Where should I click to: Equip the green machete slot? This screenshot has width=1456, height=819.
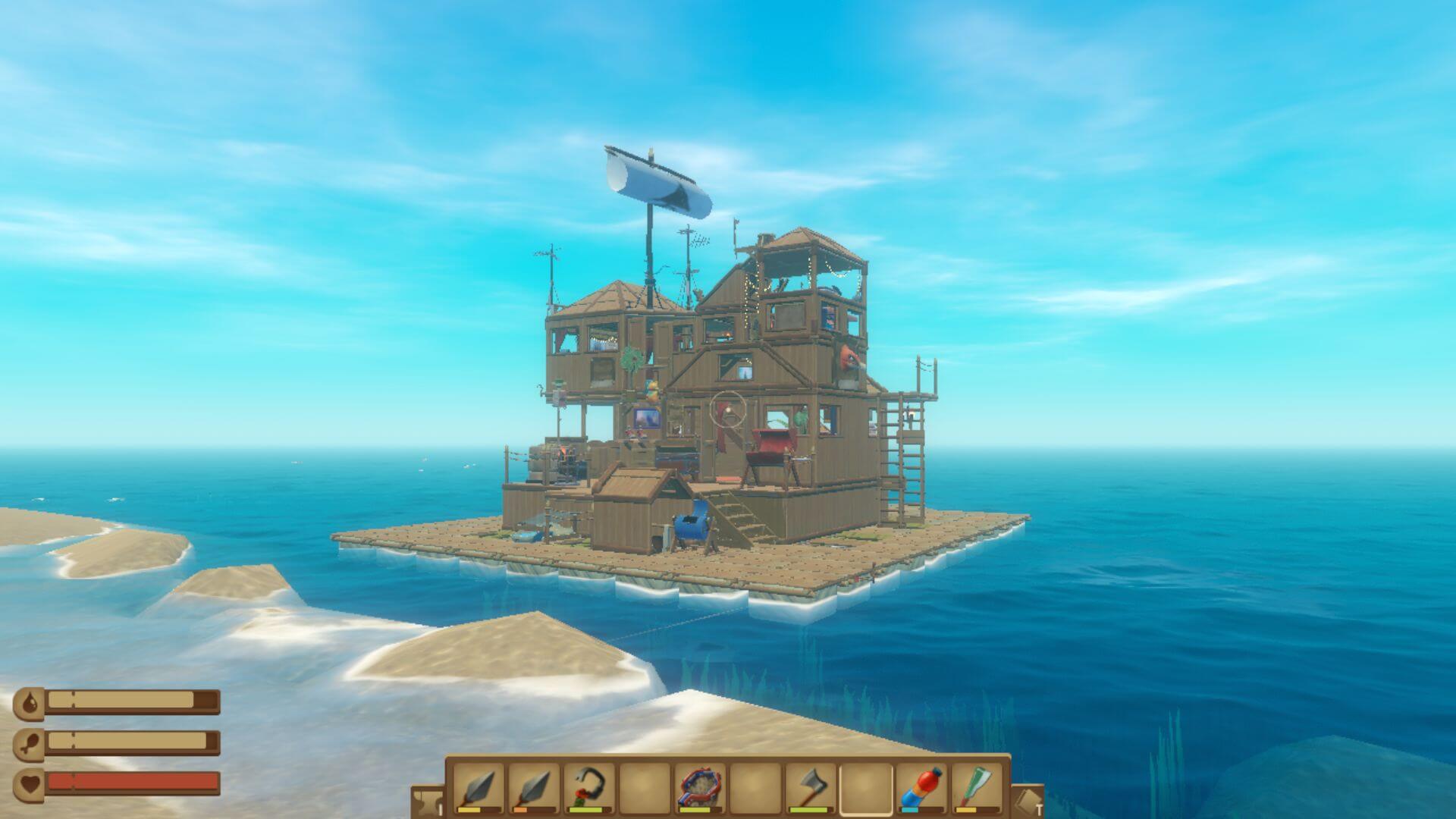coord(977,789)
